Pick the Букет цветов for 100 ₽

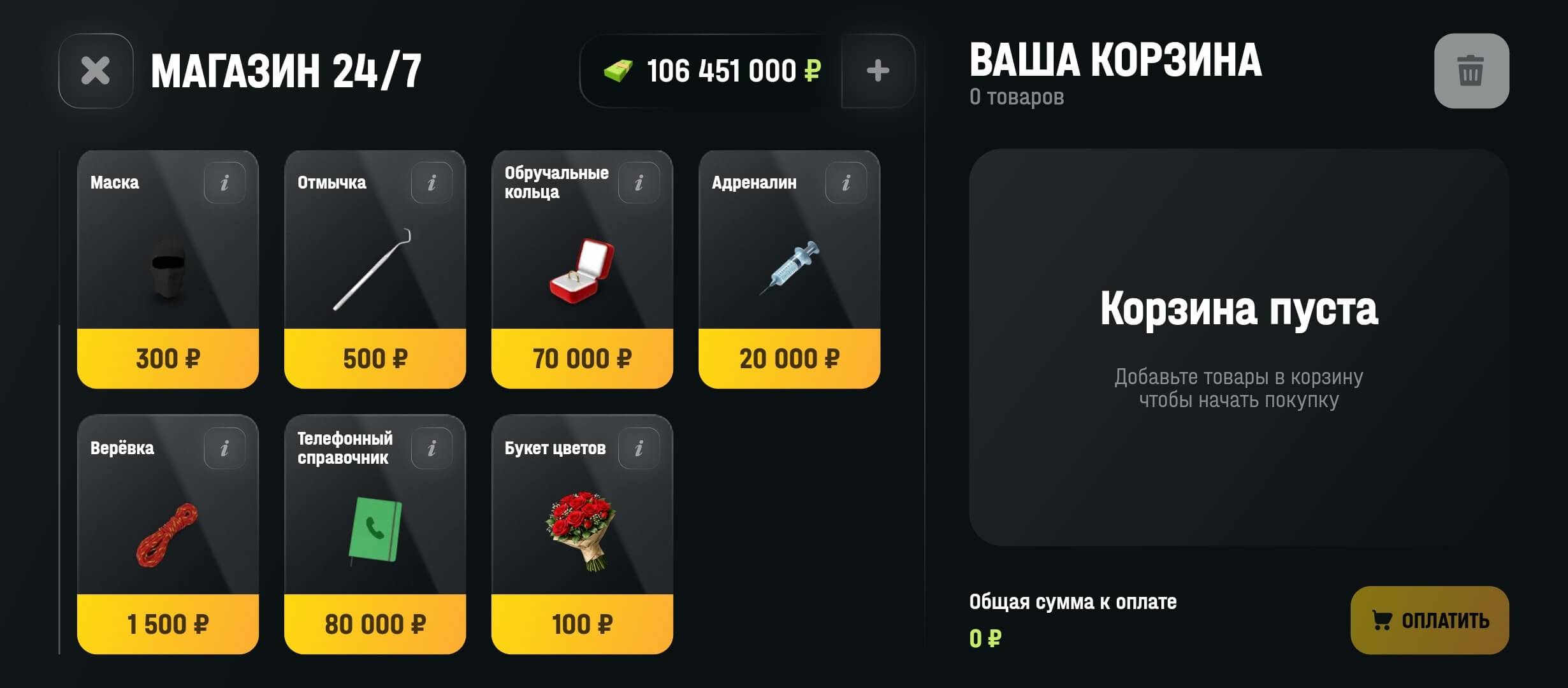pyautogui.click(x=582, y=529)
